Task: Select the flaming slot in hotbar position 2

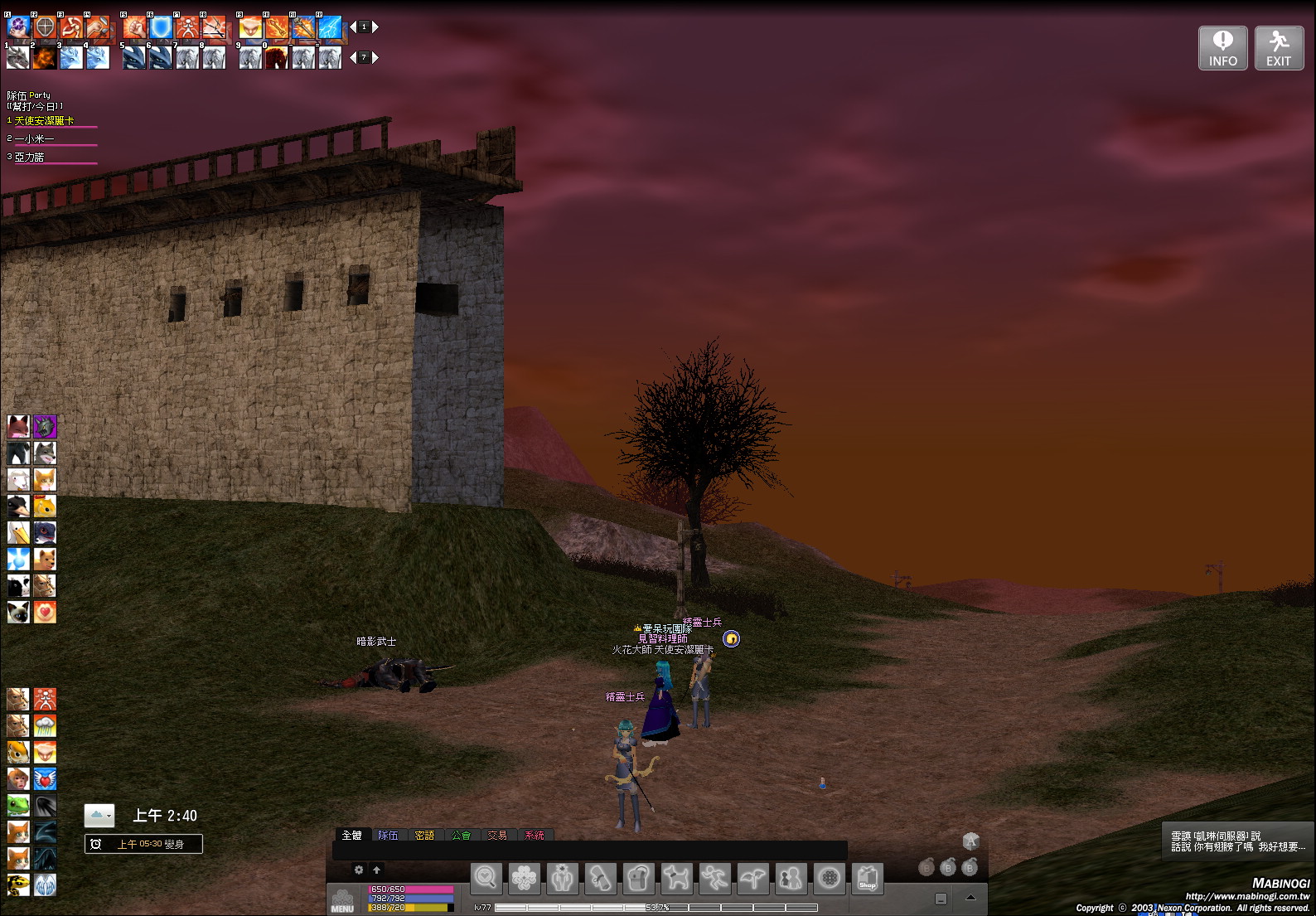Action: click(x=45, y=57)
